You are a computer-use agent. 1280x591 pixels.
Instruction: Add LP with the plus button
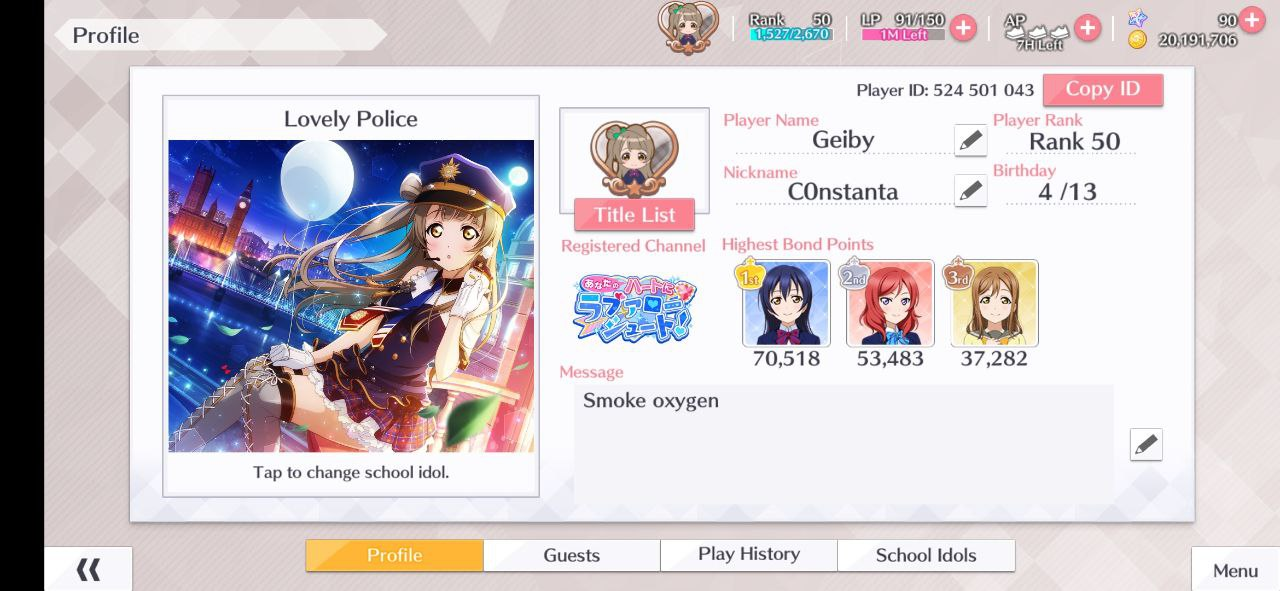pos(963,28)
